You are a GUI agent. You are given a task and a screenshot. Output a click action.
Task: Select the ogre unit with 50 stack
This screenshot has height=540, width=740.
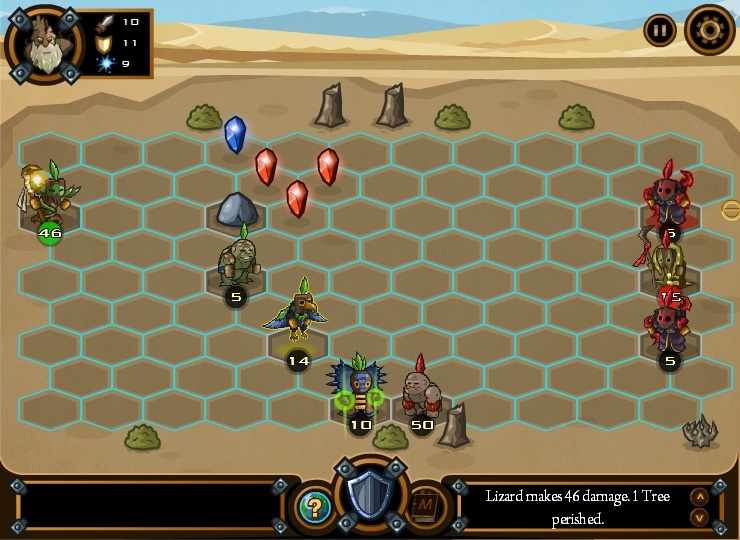pyautogui.click(x=421, y=392)
